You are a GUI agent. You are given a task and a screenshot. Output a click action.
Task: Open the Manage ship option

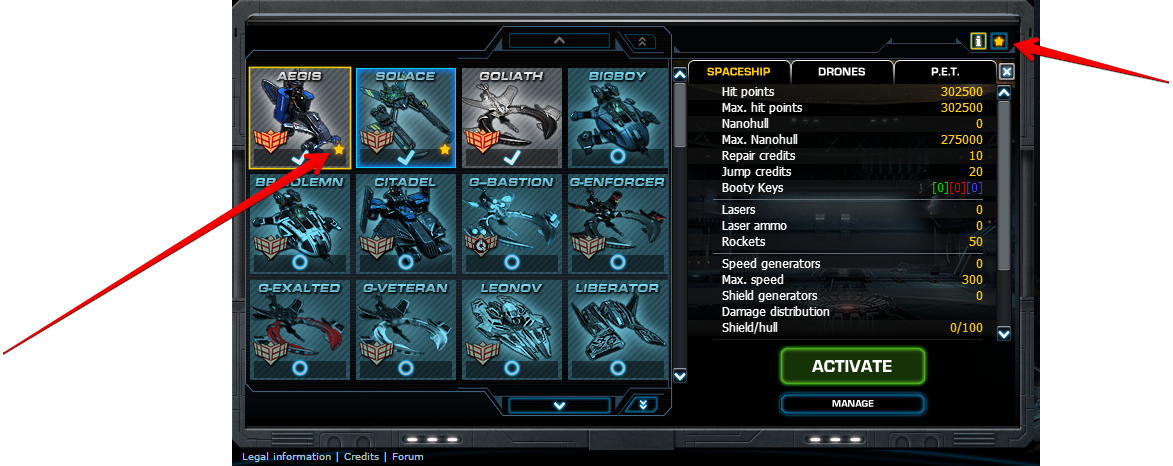(852, 404)
